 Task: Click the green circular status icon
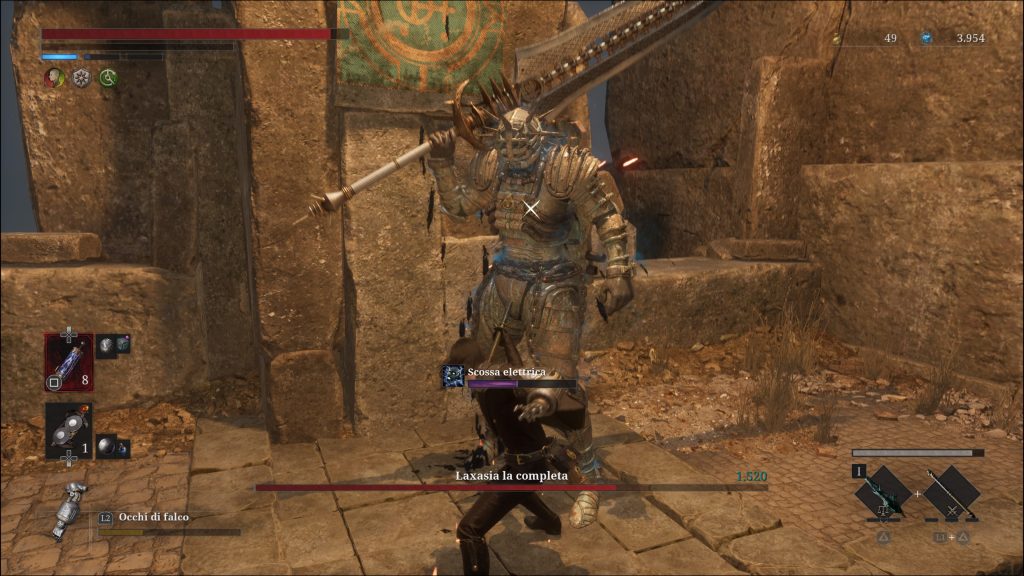(x=108, y=77)
